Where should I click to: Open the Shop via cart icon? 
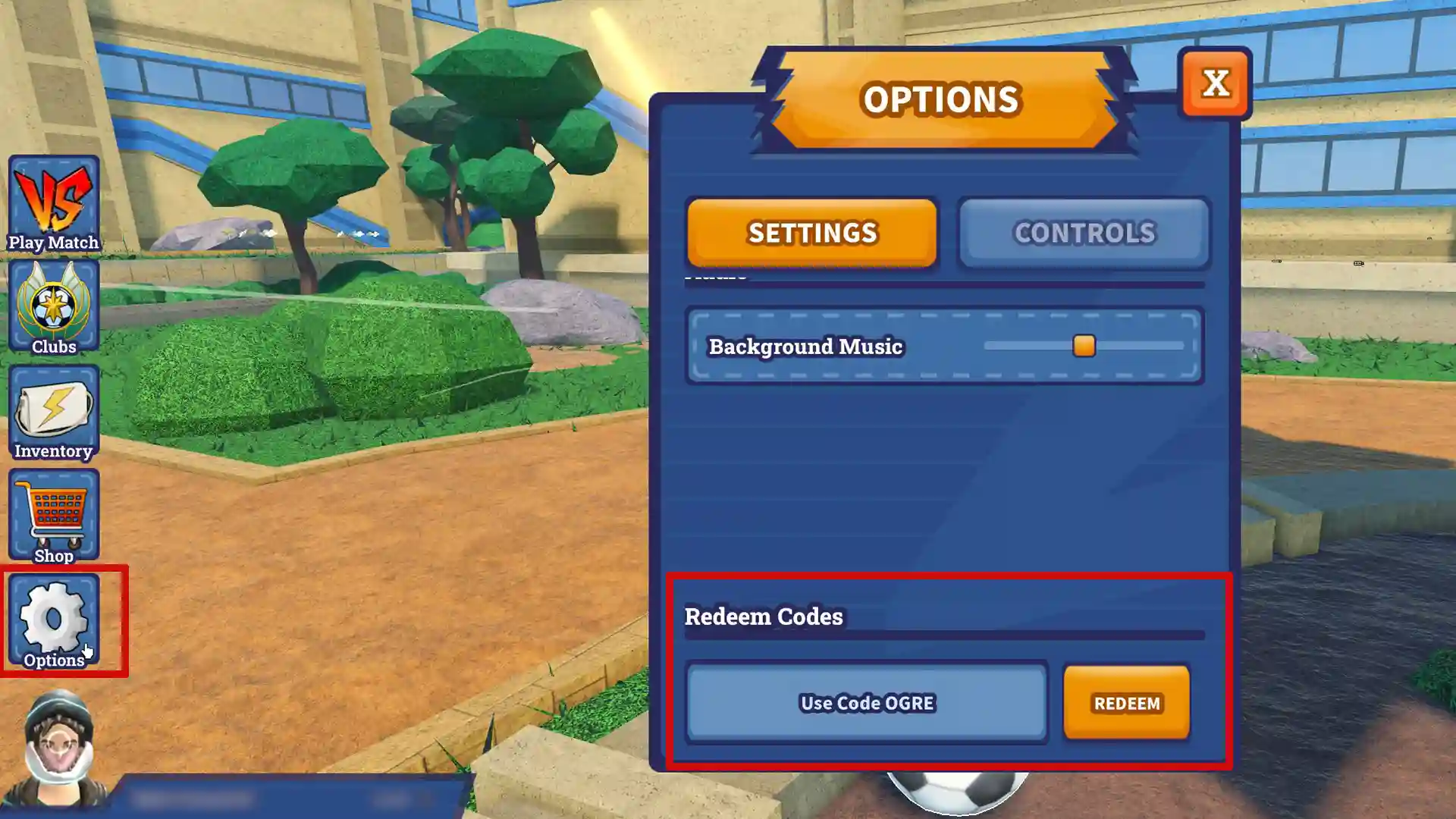53,516
